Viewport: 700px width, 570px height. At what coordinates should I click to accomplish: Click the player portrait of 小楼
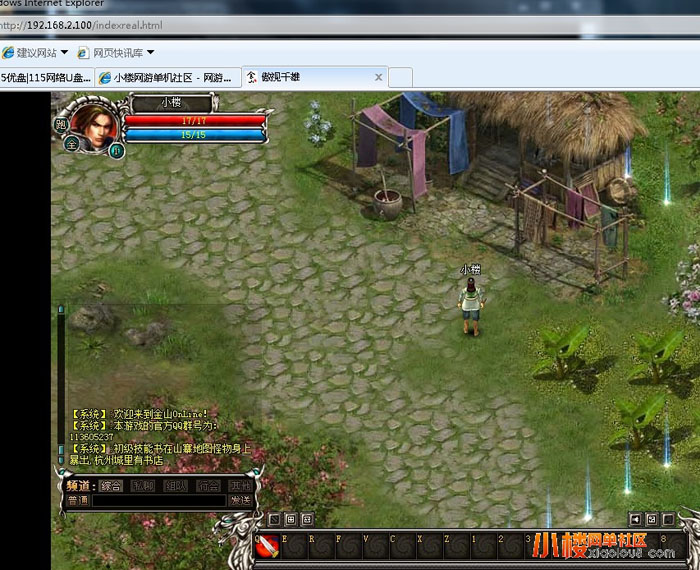93,128
